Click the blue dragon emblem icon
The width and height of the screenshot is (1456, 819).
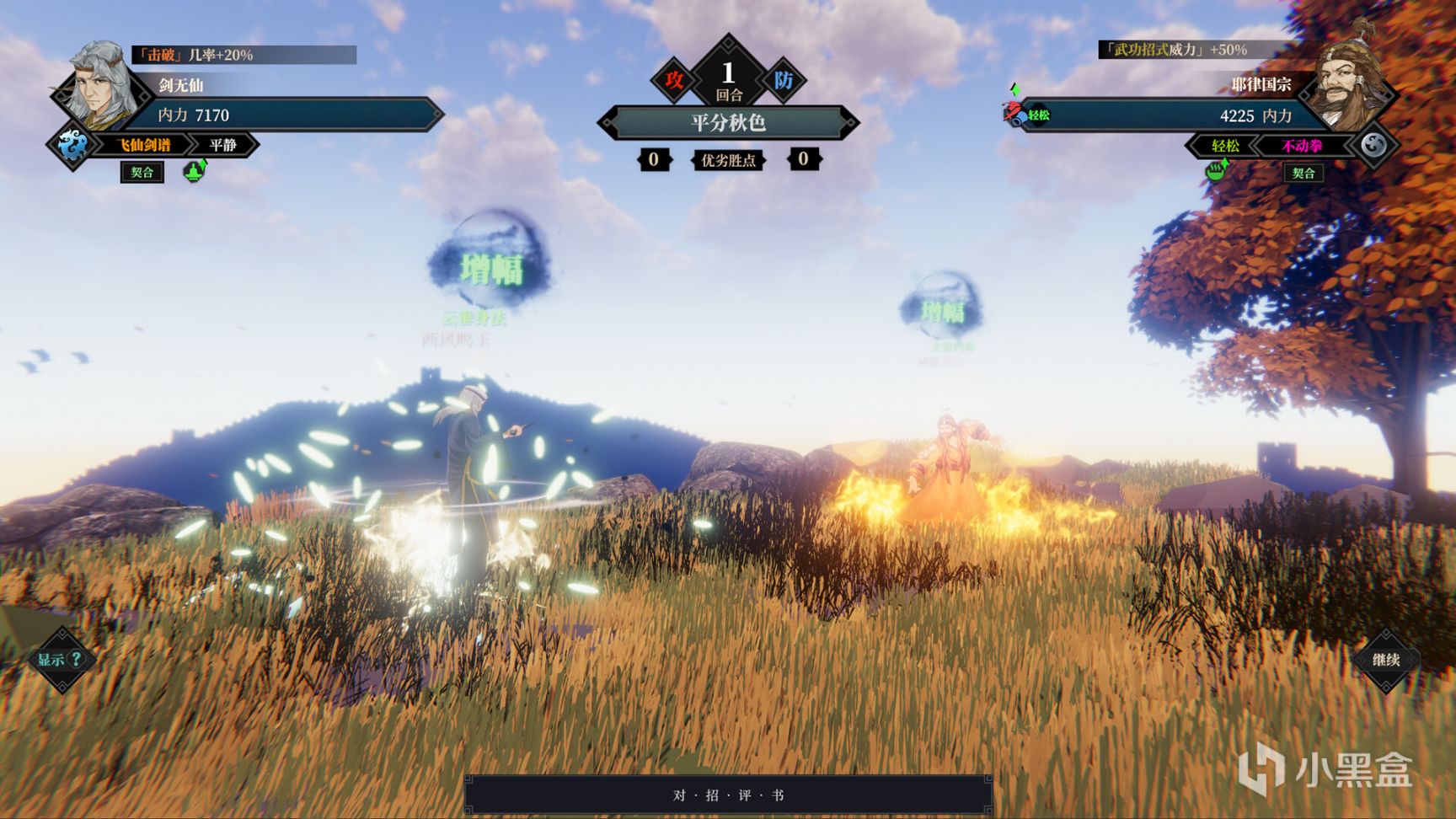pos(71,145)
